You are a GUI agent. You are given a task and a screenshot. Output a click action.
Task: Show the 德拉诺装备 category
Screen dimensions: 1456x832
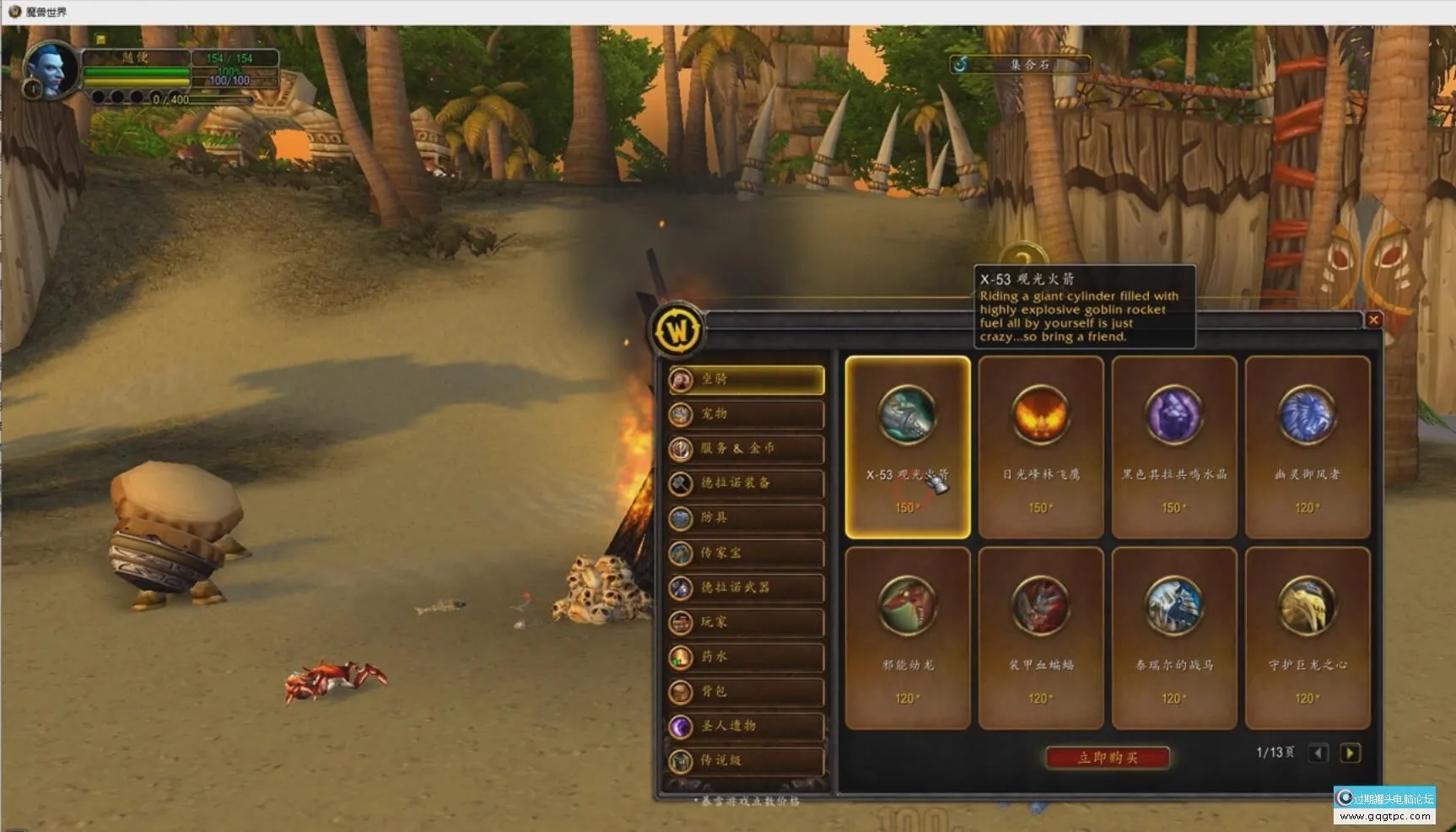(x=746, y=484)
